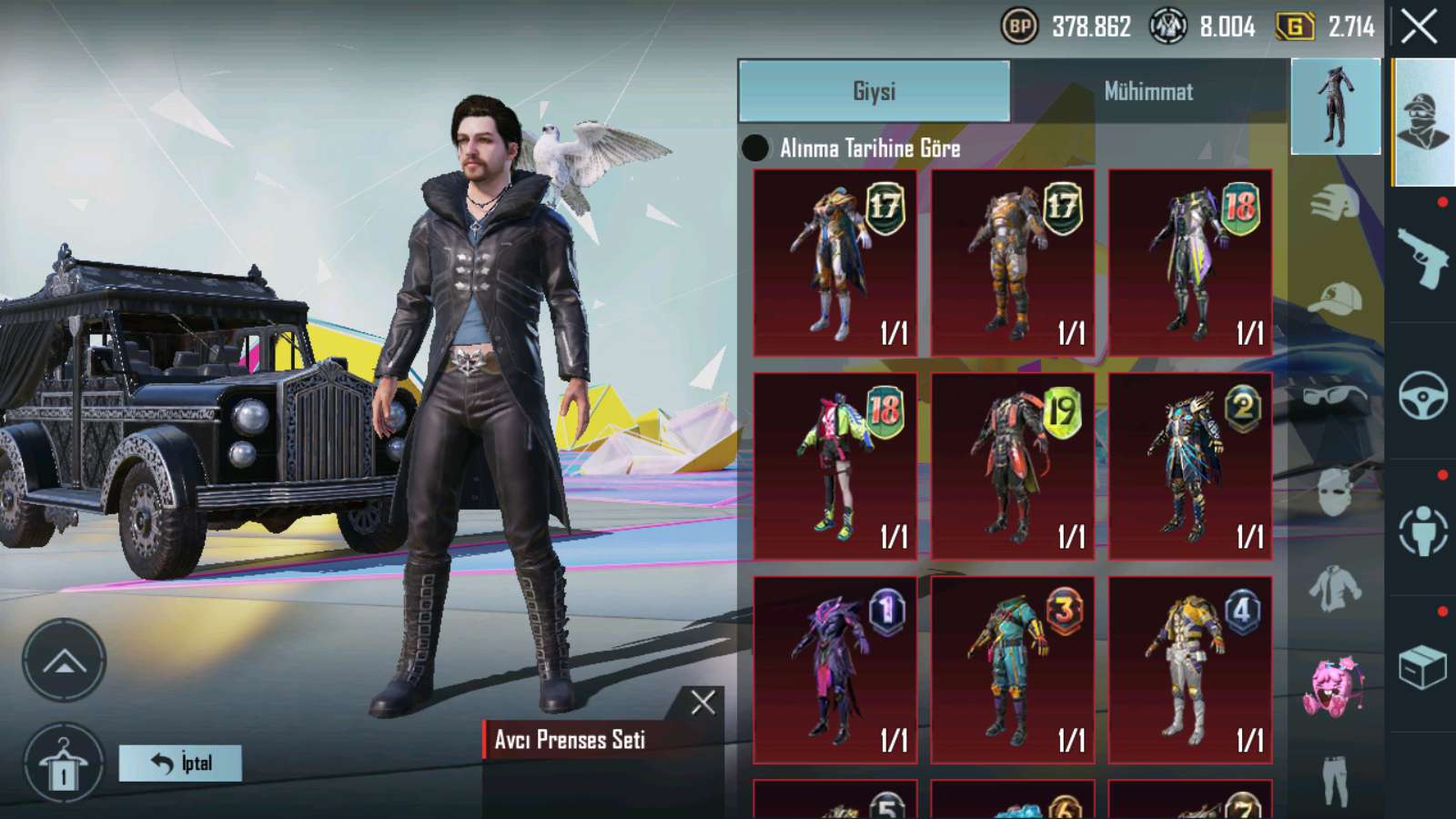The height and width of the screenshot is (819, 1456).
Task: Click the İptal button
Action: [x=180, y=763]
